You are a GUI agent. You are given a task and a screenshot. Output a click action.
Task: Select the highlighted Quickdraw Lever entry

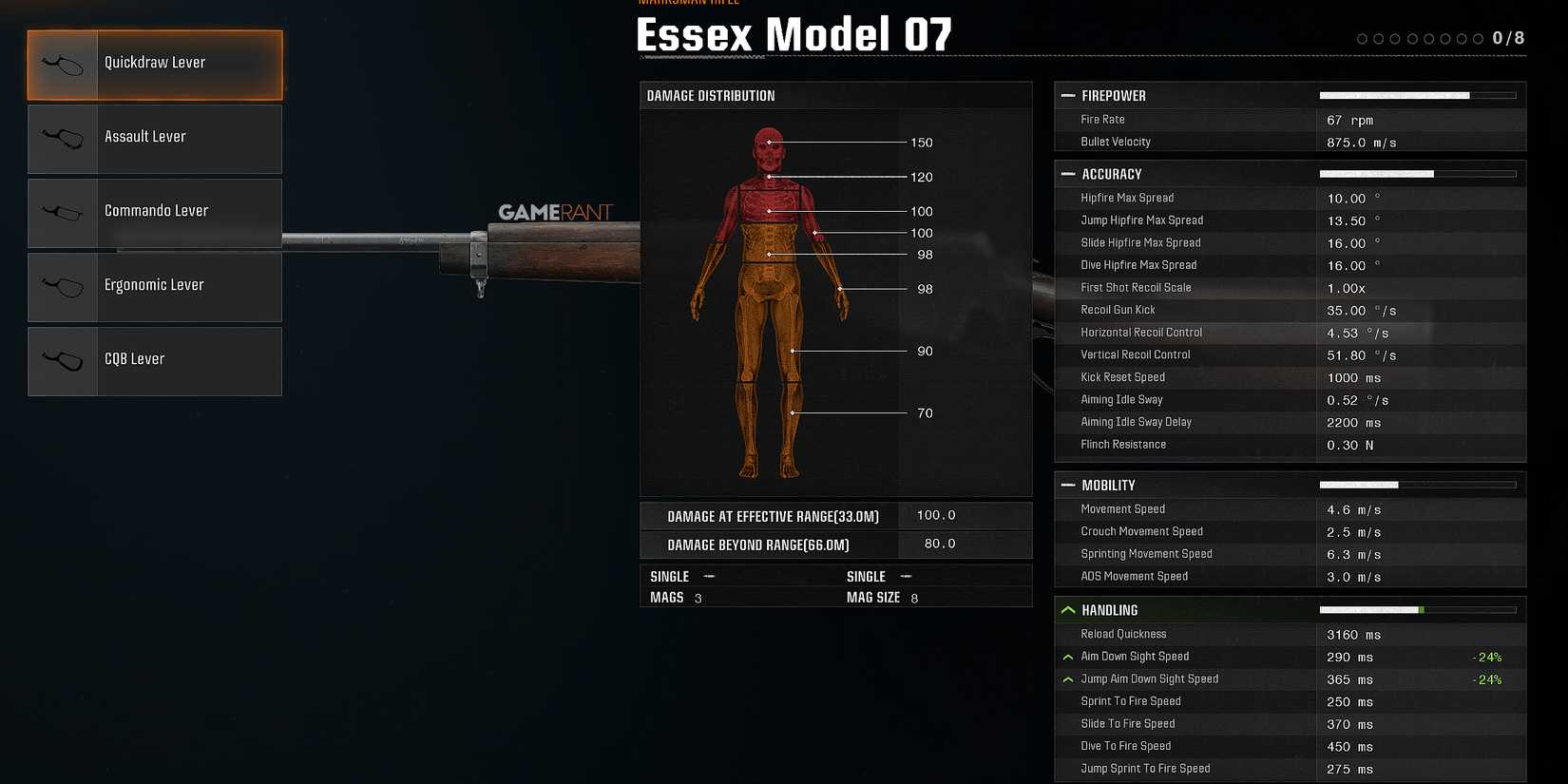(155, 64)
